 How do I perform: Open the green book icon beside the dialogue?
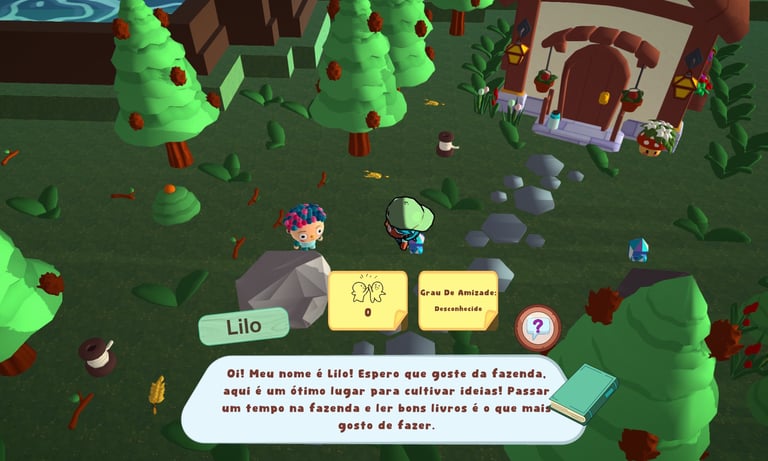(x=582, y=393)
